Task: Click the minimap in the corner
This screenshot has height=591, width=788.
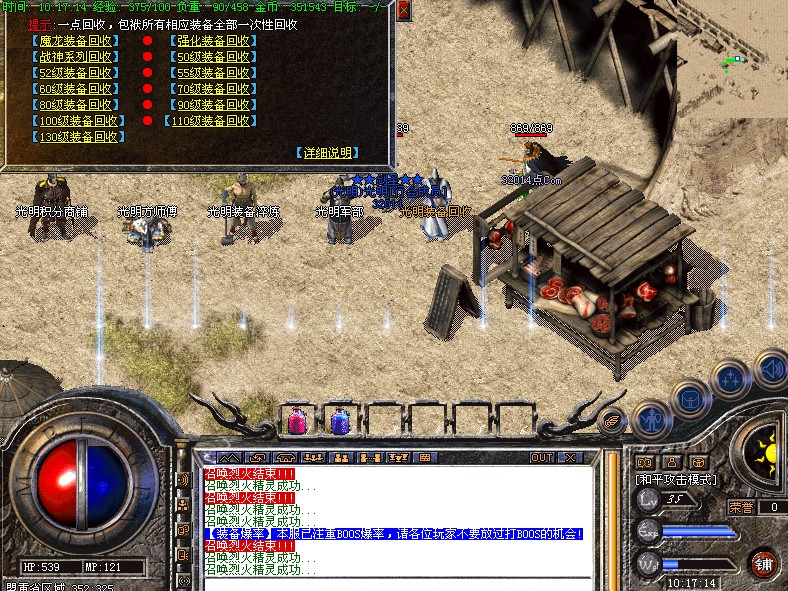Action: [x=740, y=60]
